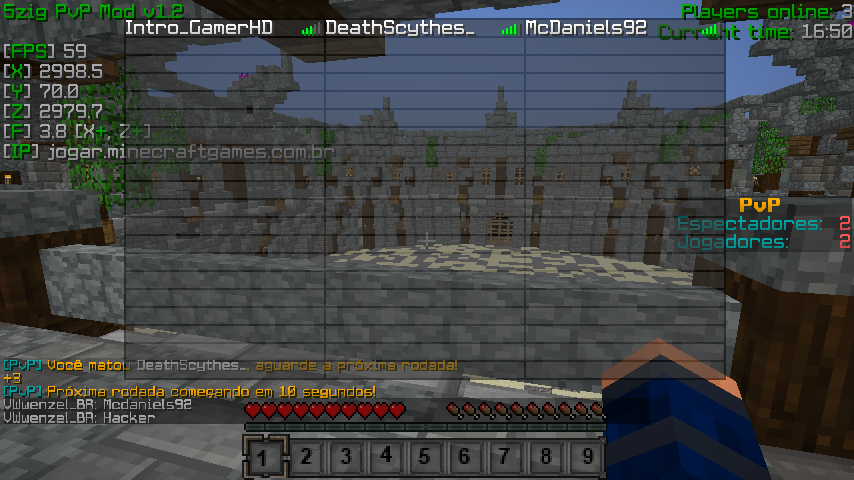Choose McDaniels92 in the player list

tap(586, 28)
